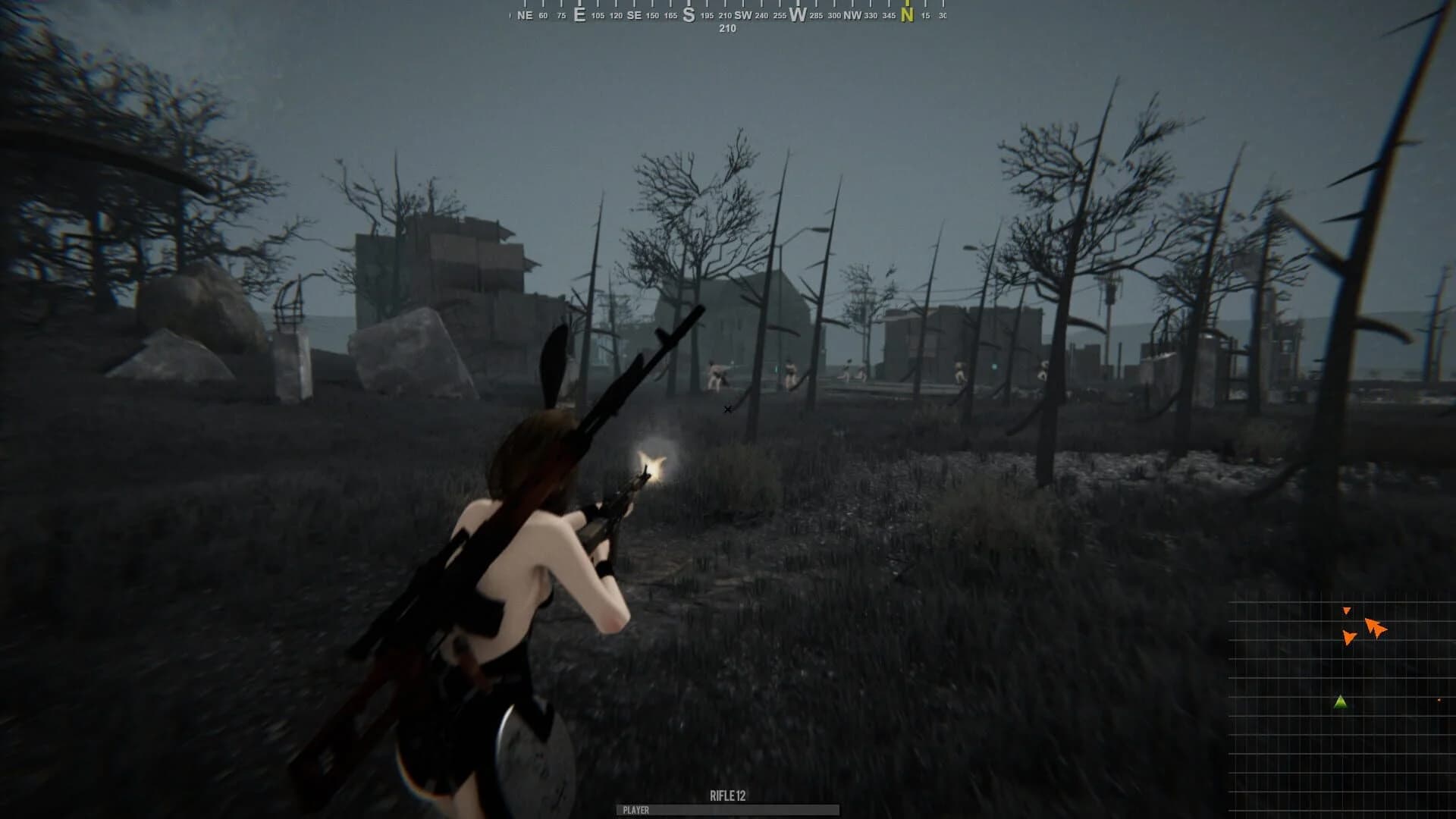The width and height of the screenshot is (1456, 819).
Task: Select the 285 degree mark on the compass
Action: [815, 13]
